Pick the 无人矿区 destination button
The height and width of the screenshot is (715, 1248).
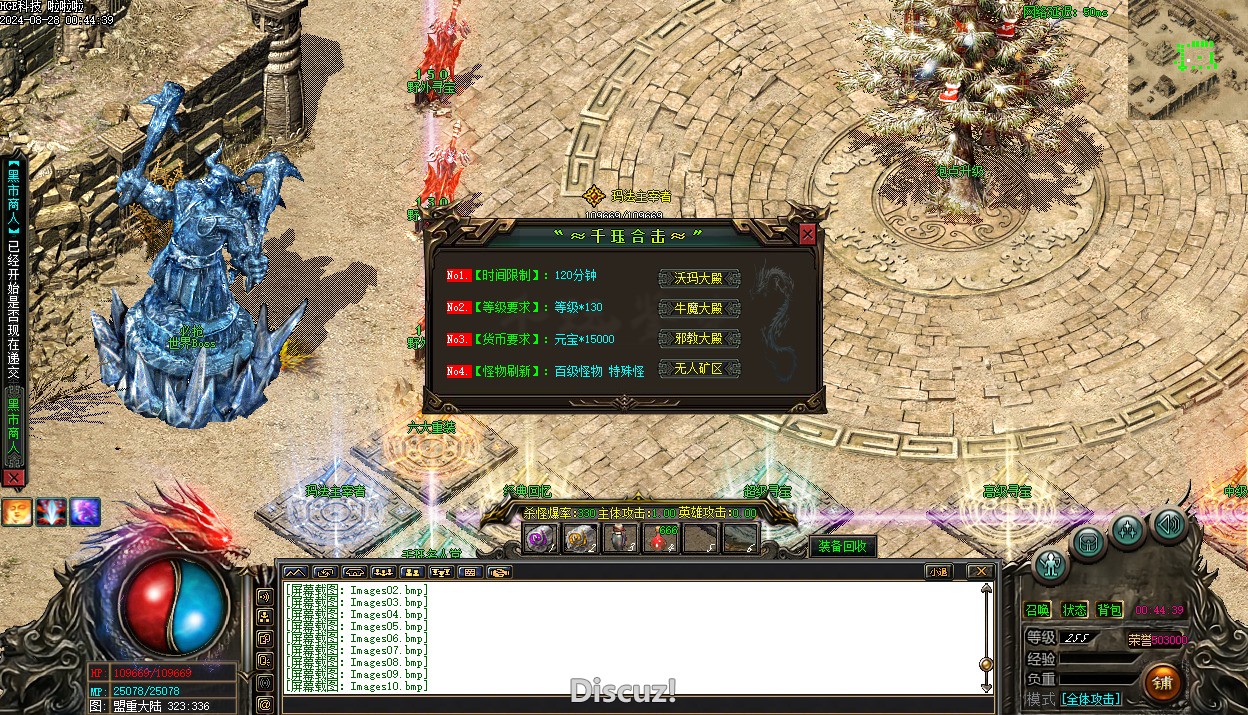[699, 369]
